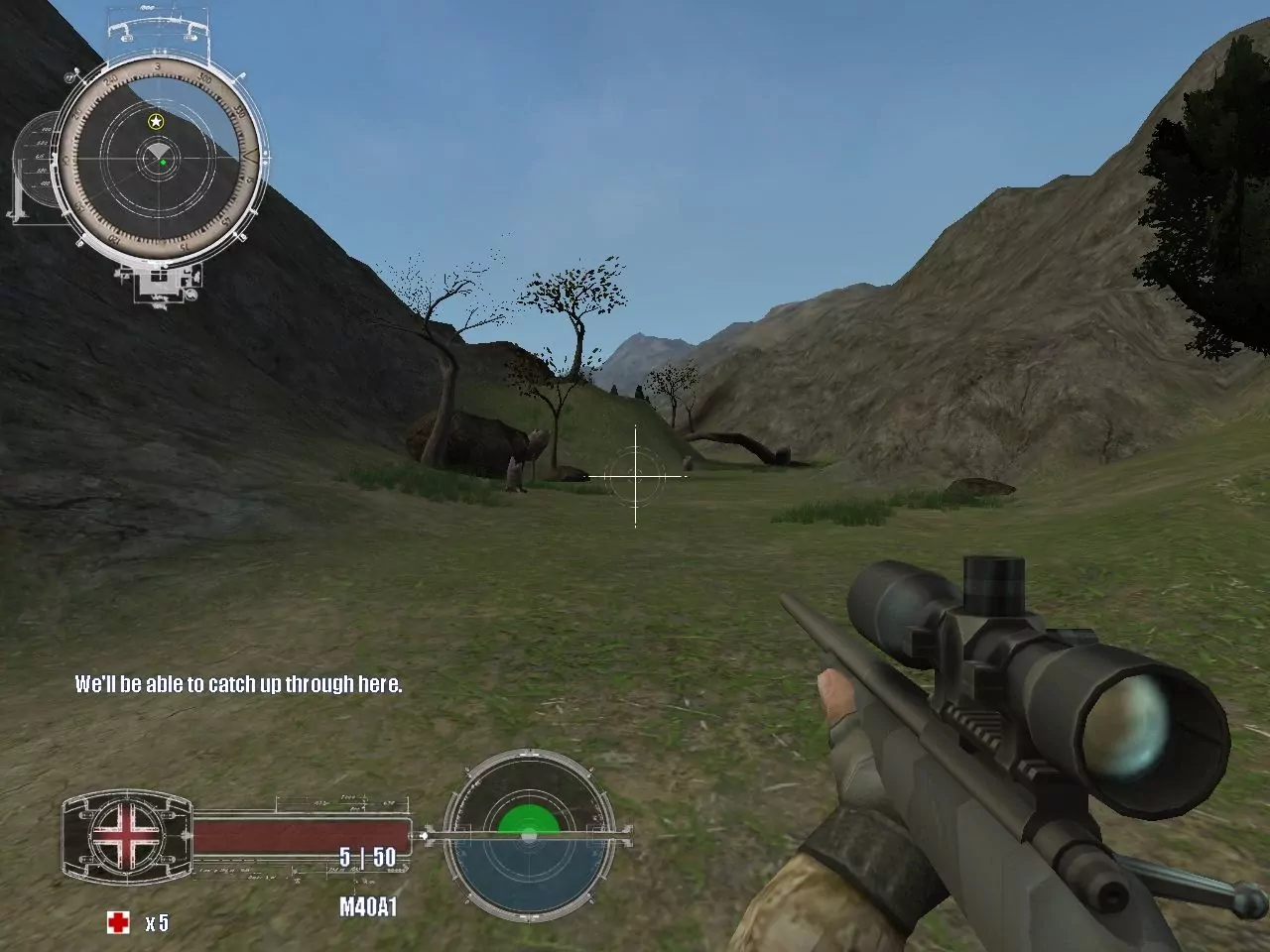The height and width of the screenshot is (952, 1270).
Task: Select the M40A1 weapon label
Action: pos(370,904)
